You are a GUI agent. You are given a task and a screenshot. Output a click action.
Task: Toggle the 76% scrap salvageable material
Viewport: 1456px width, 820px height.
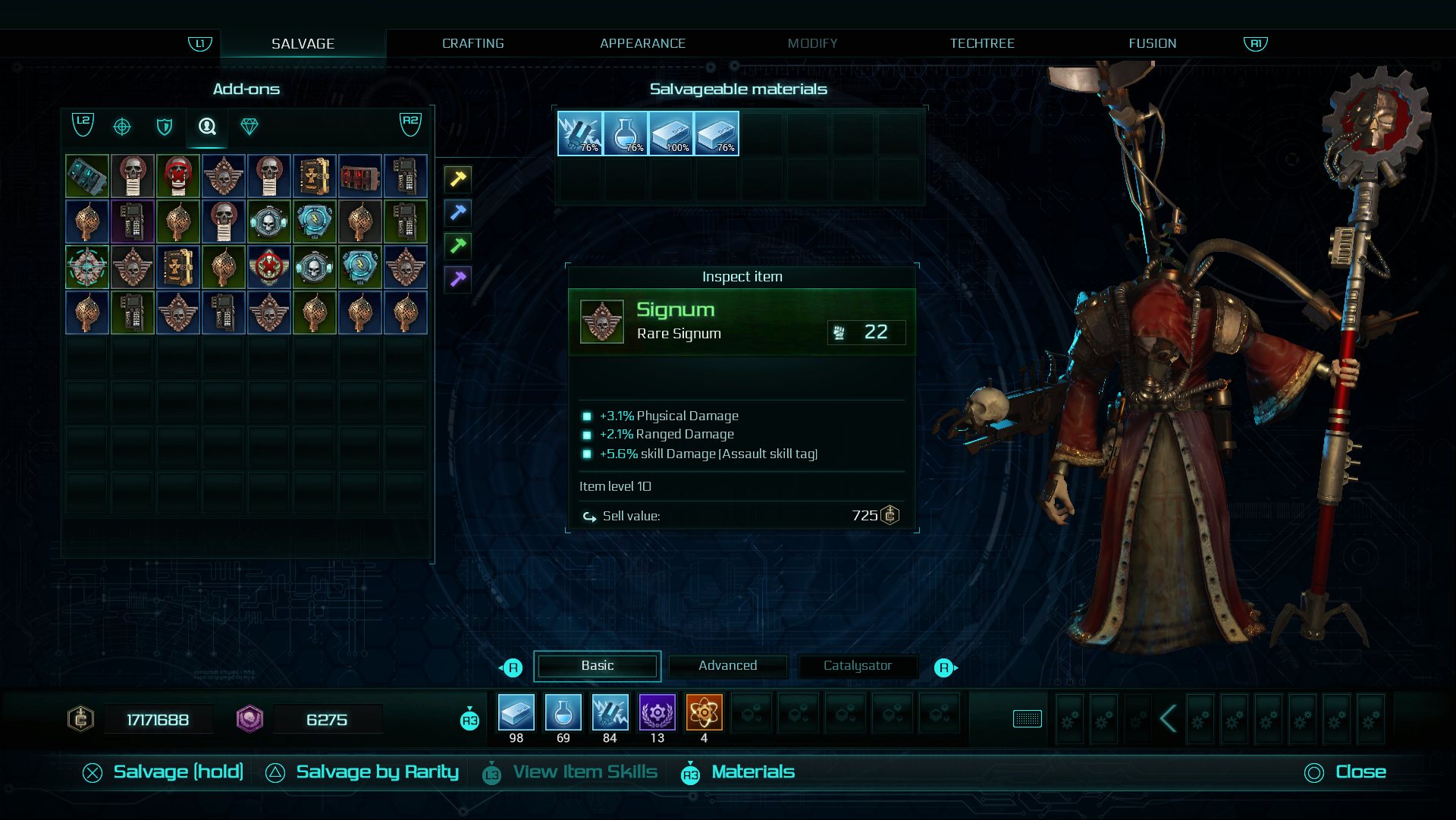click(579, 134)
